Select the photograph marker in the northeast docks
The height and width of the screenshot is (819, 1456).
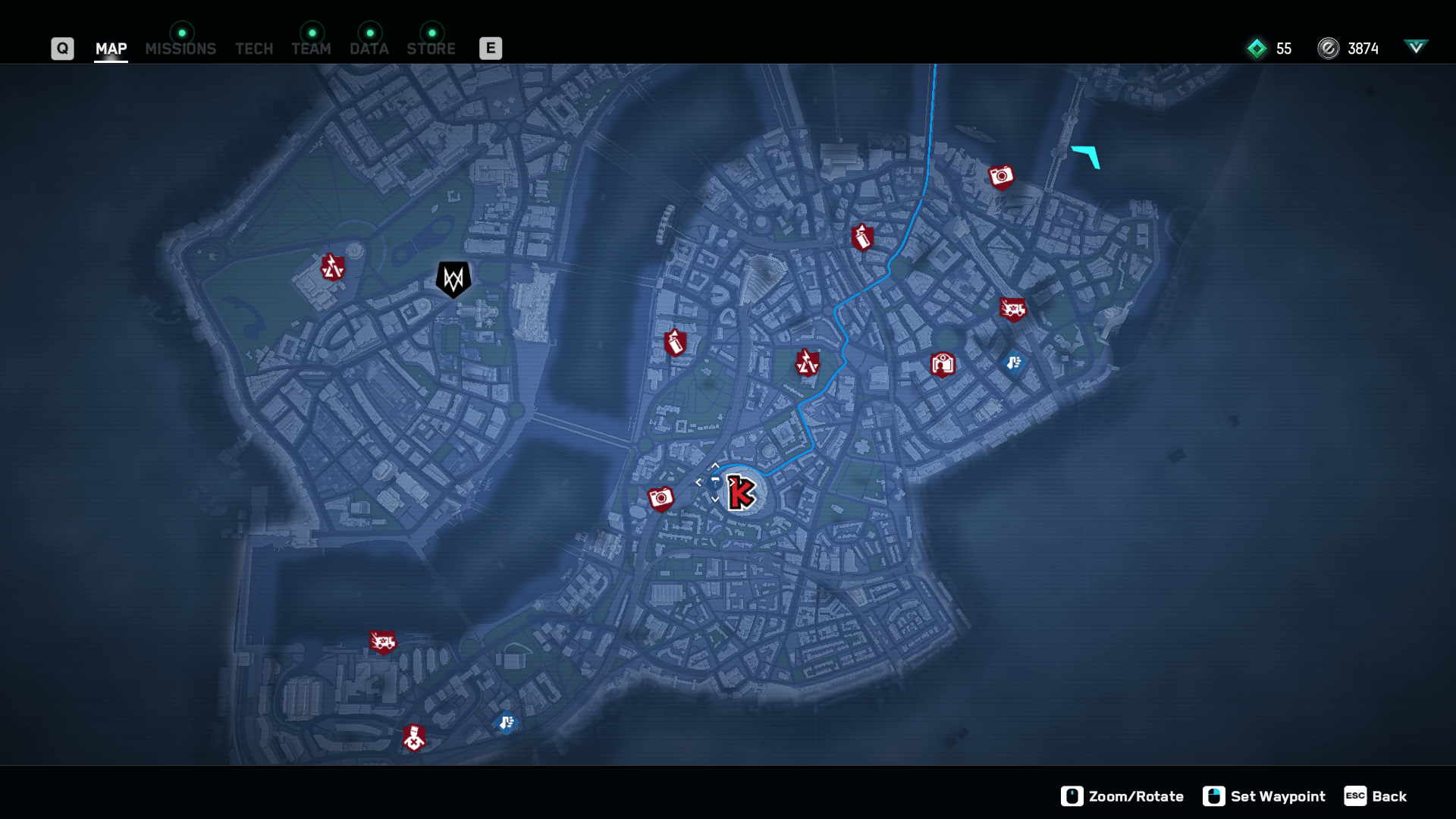(1002, 175)
